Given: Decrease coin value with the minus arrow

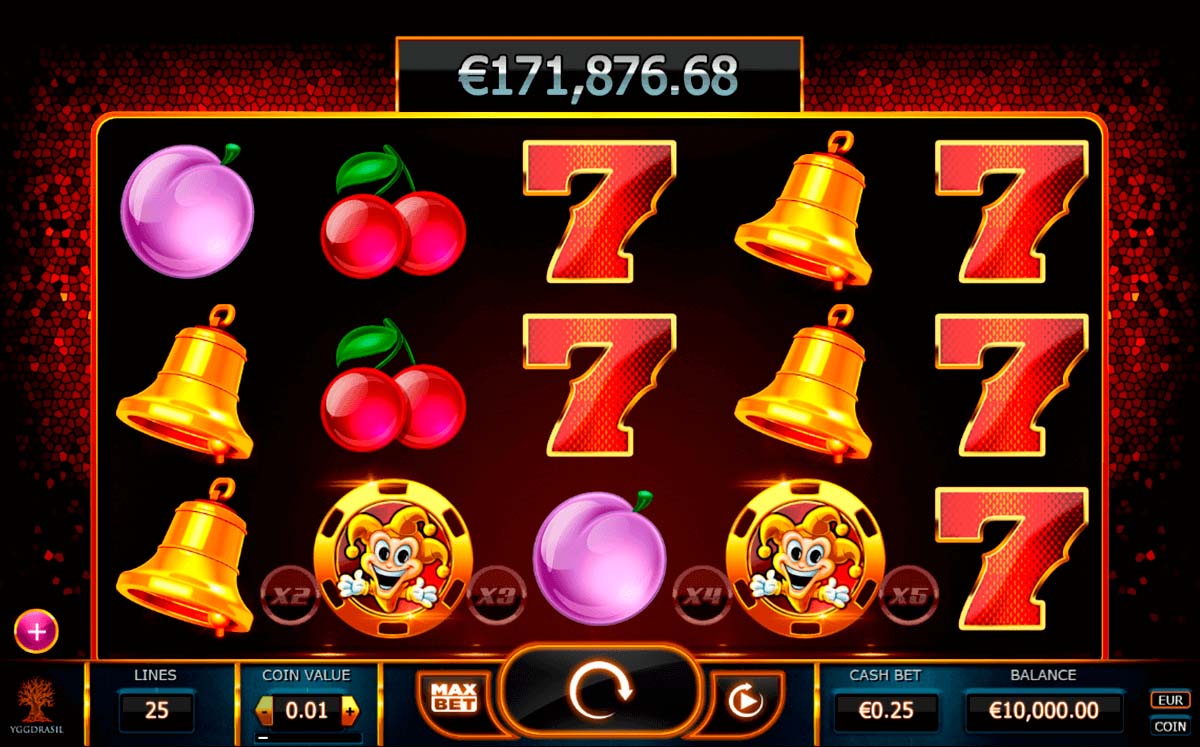Looking at the screenshot, I should coord(265,711).
